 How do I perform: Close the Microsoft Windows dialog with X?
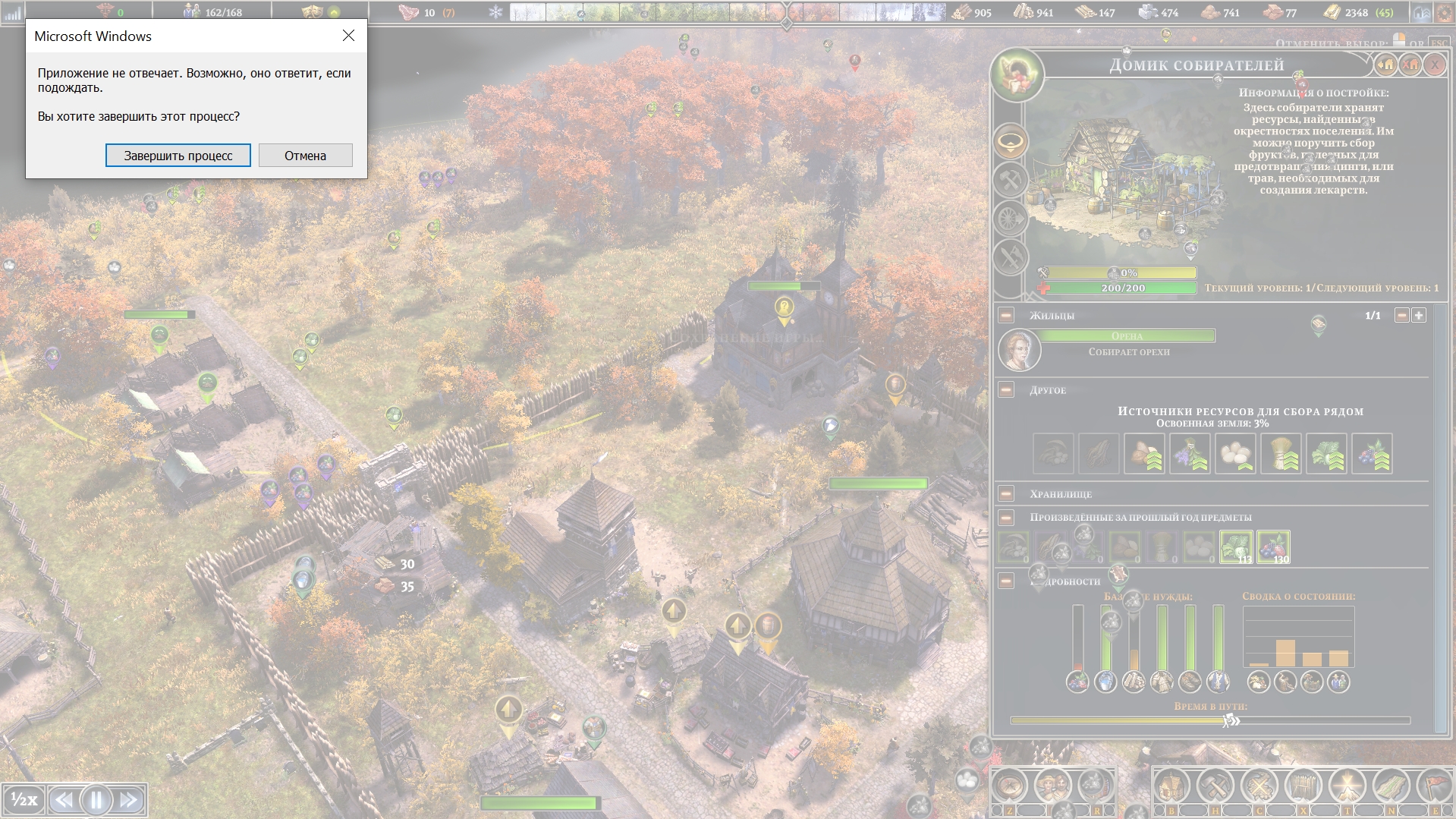(348, 36)
